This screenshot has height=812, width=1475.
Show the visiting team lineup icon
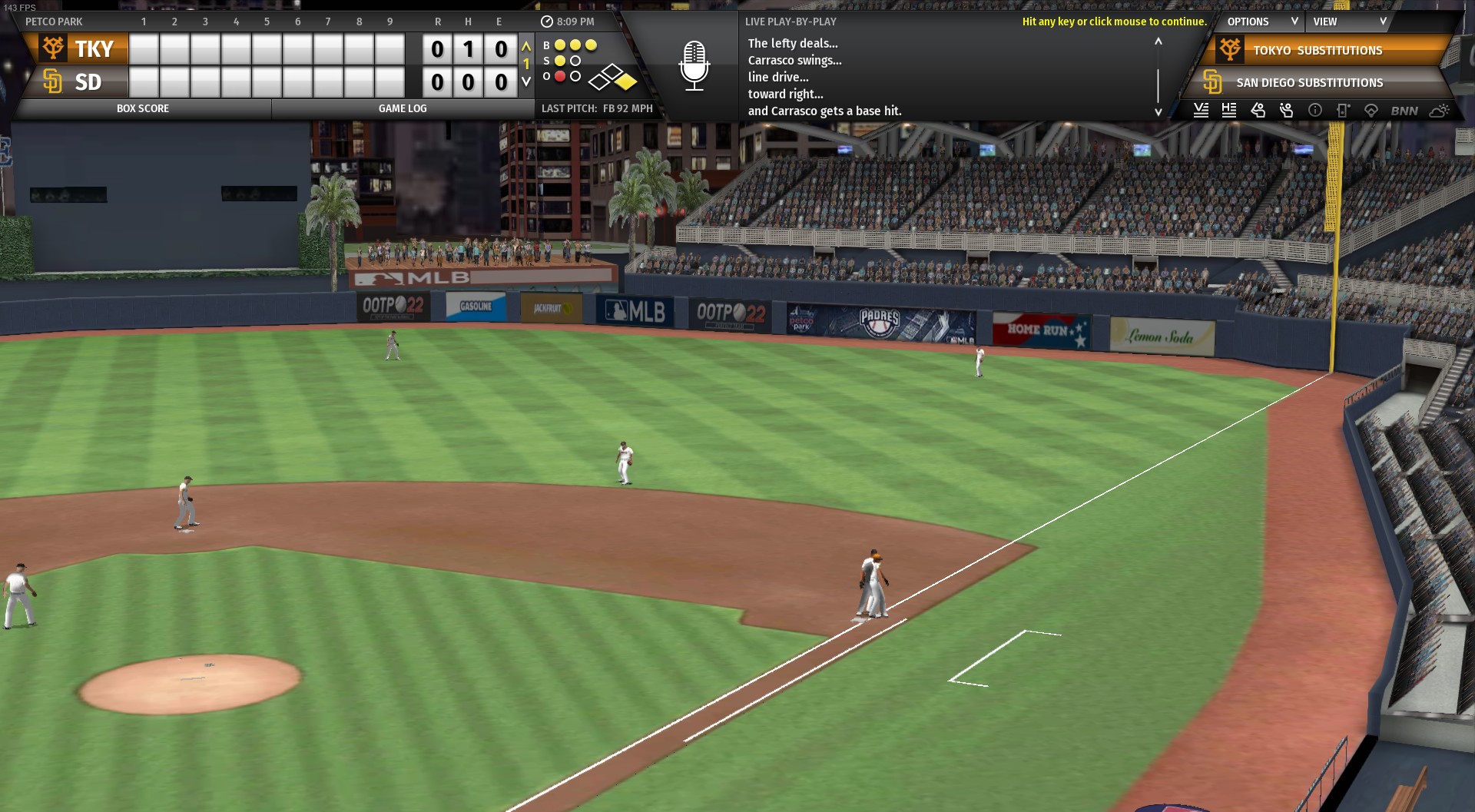pyautogui.click(x=1202, y=111)
